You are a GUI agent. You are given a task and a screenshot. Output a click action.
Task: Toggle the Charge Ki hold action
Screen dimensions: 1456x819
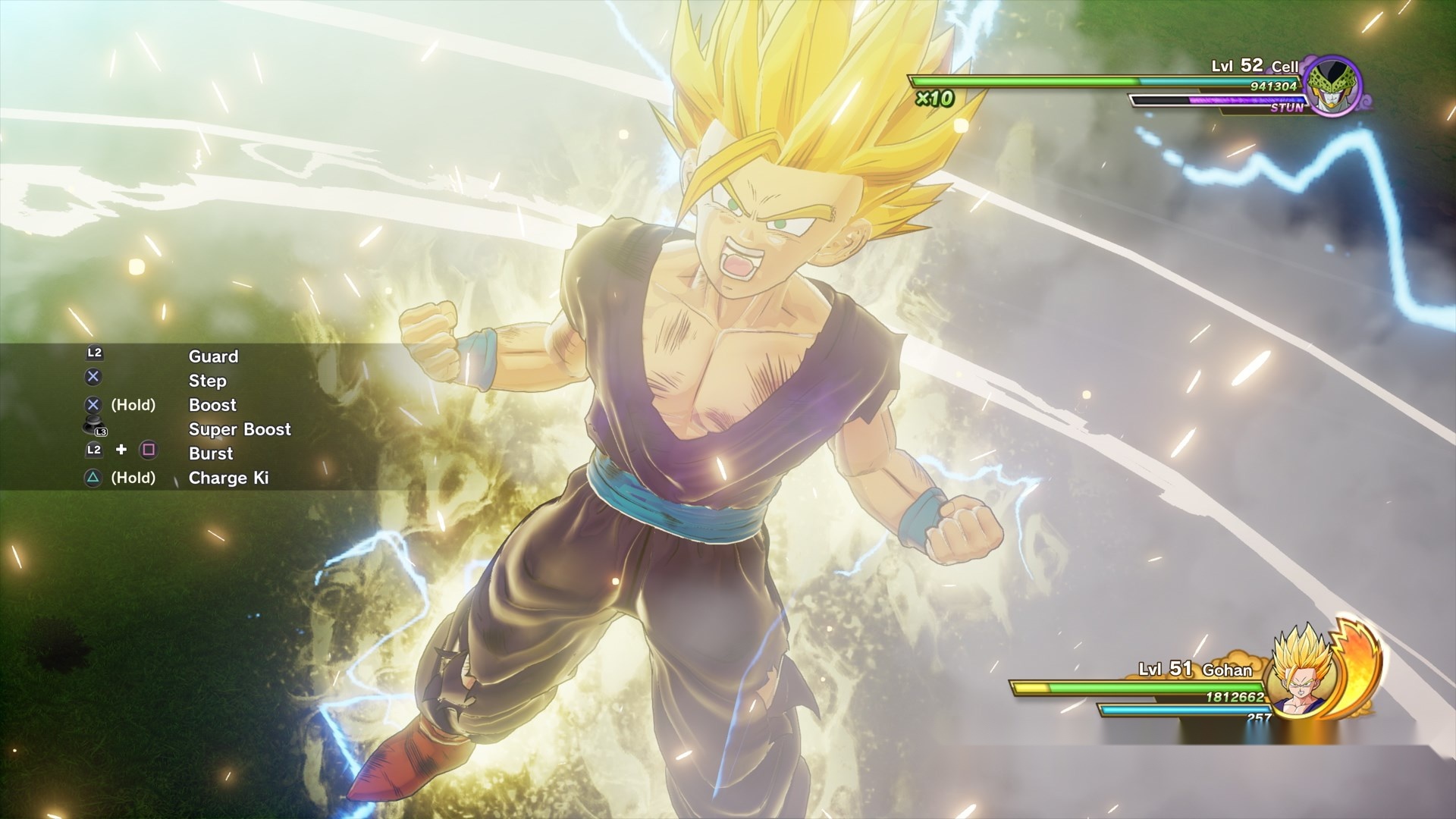coord(230,478)
